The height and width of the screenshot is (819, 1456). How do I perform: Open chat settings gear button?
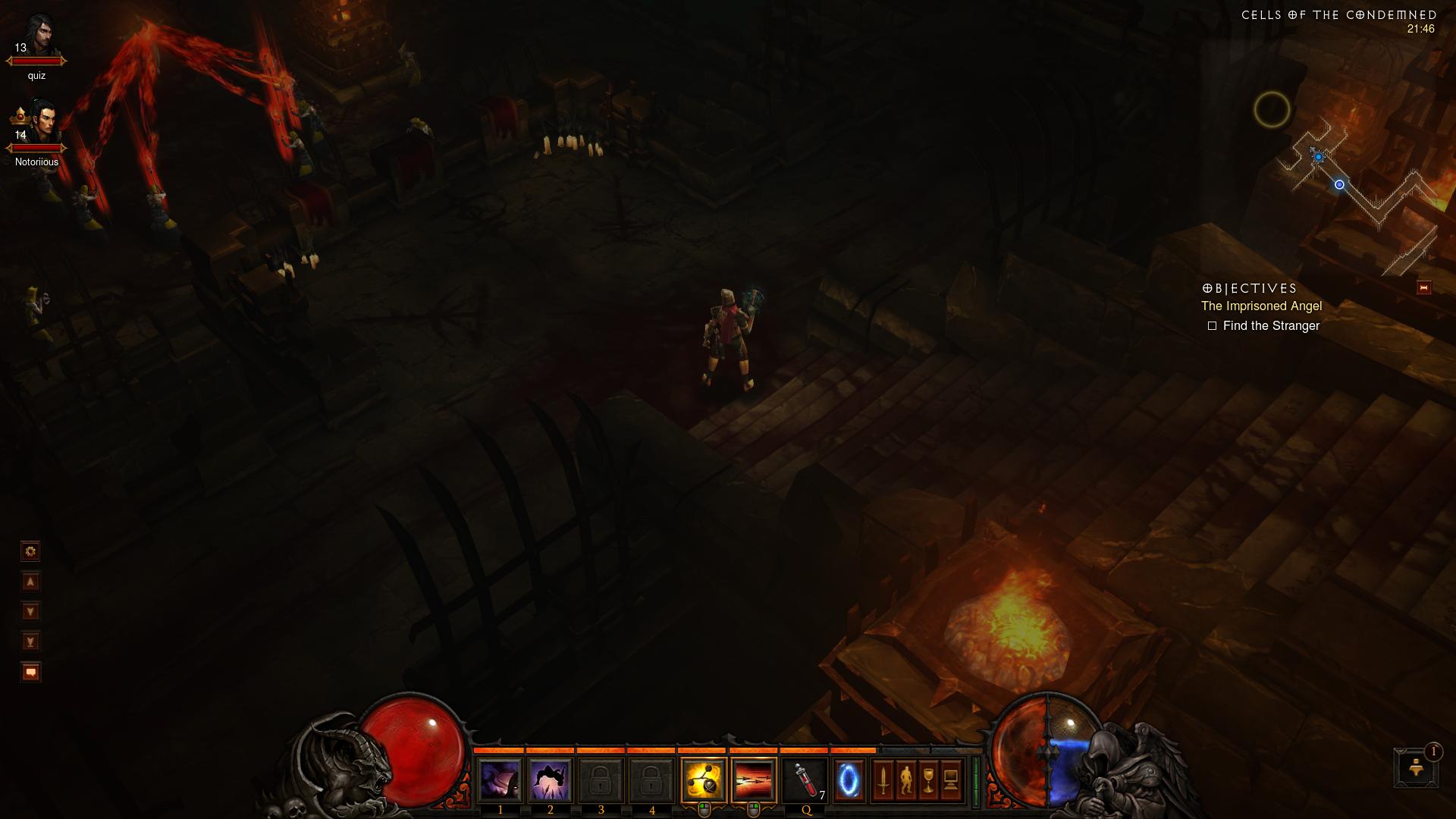tap(30, 551)
